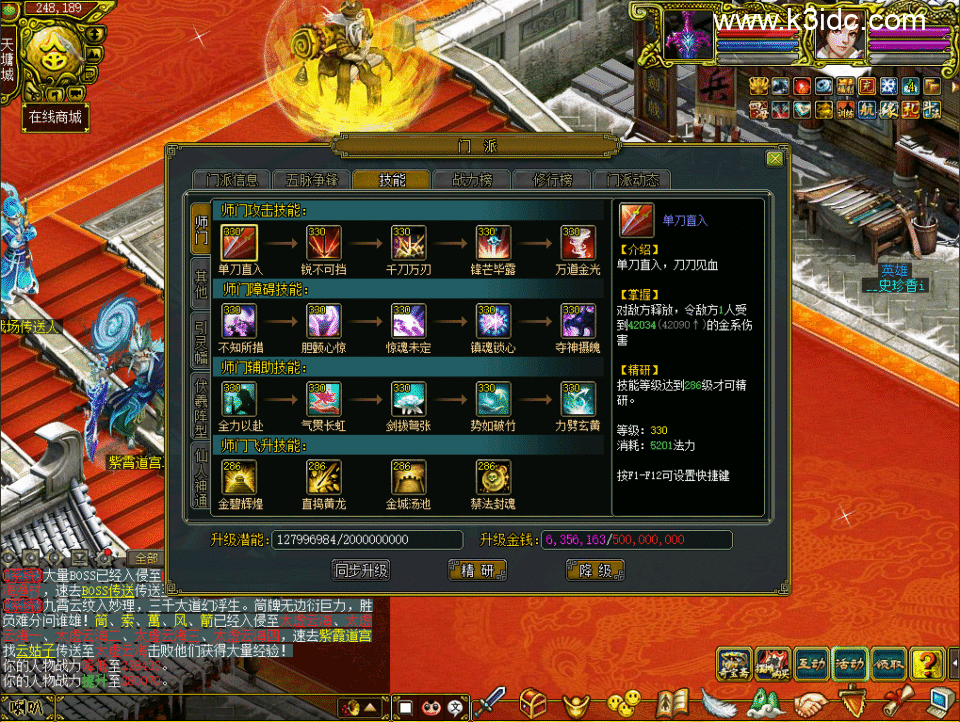Show the 战力榜 ranking tab
The height and width of the screenshot is (722, 960).
(x=472, y=180)
